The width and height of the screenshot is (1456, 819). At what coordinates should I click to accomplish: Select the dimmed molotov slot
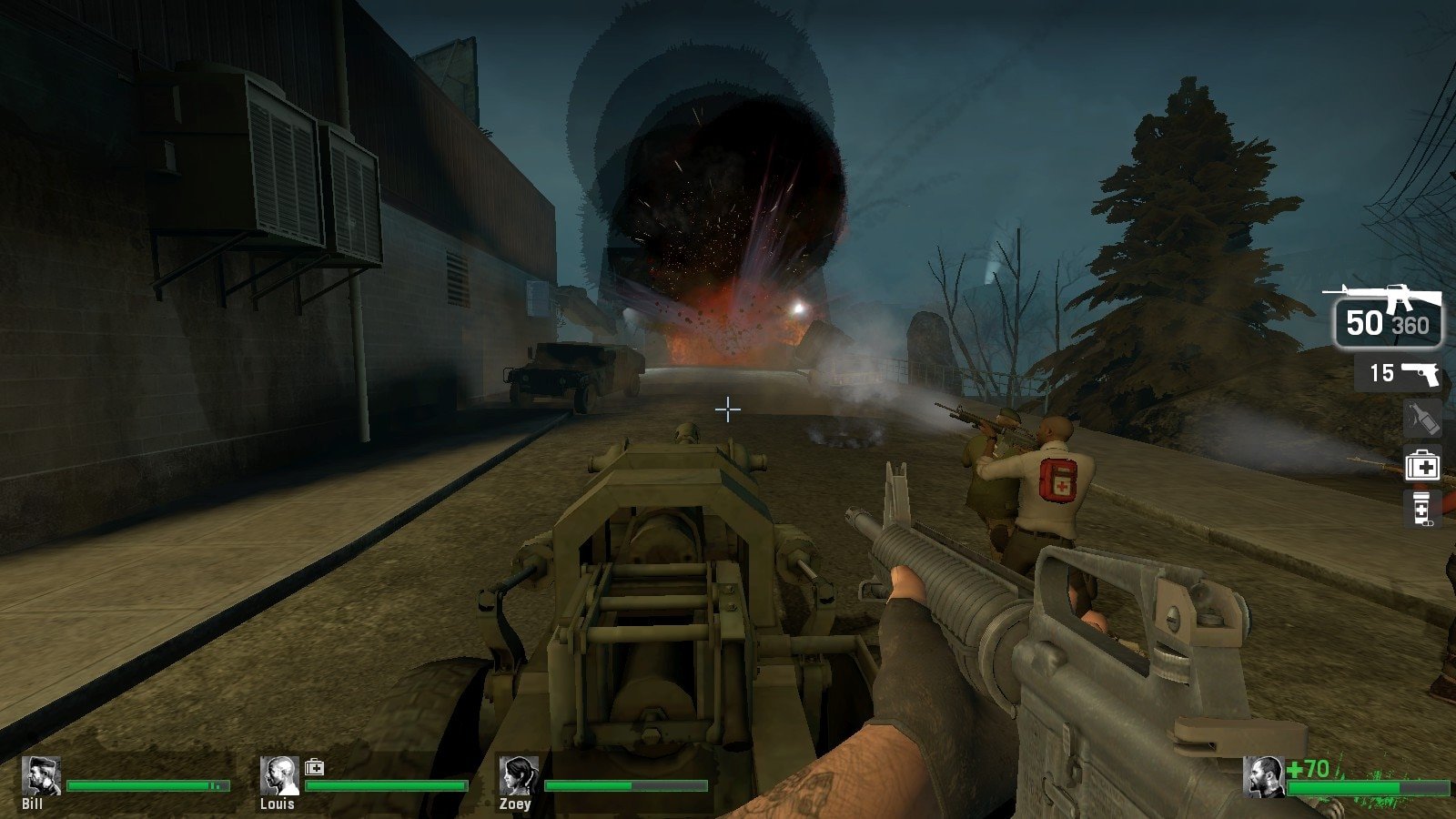(1422, 419)
